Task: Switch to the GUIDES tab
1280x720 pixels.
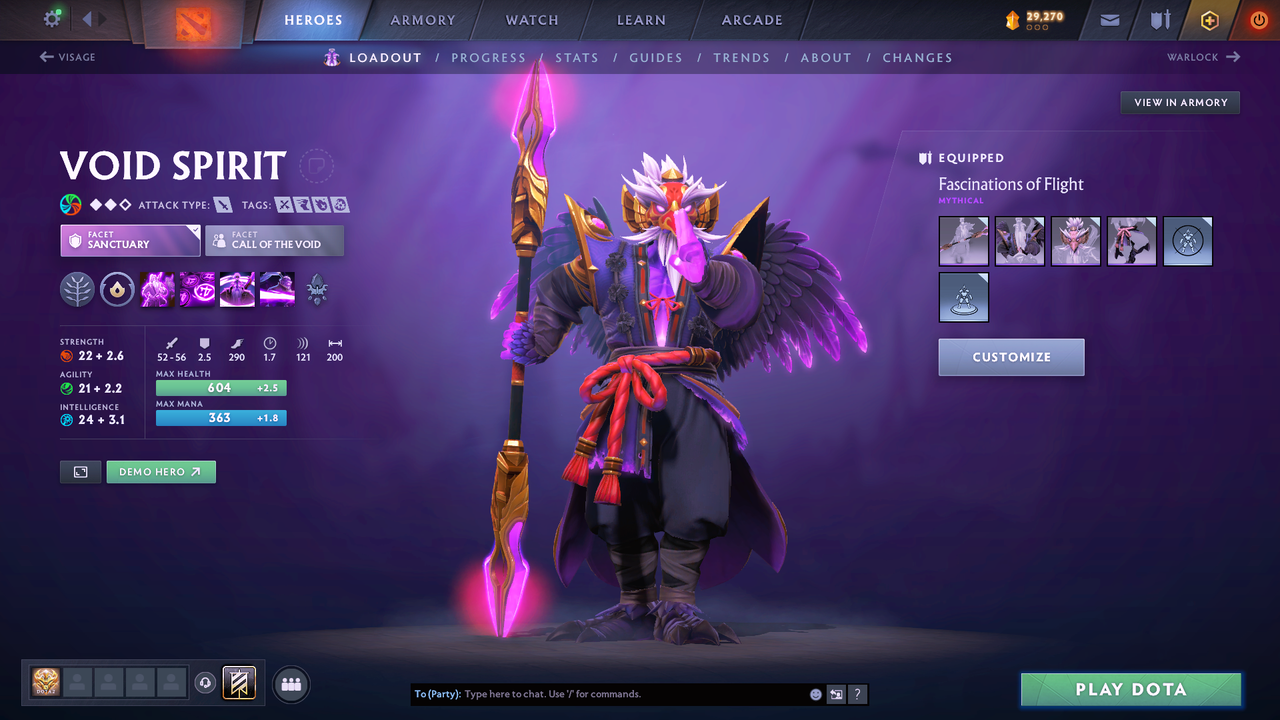Action: point(656,58)
